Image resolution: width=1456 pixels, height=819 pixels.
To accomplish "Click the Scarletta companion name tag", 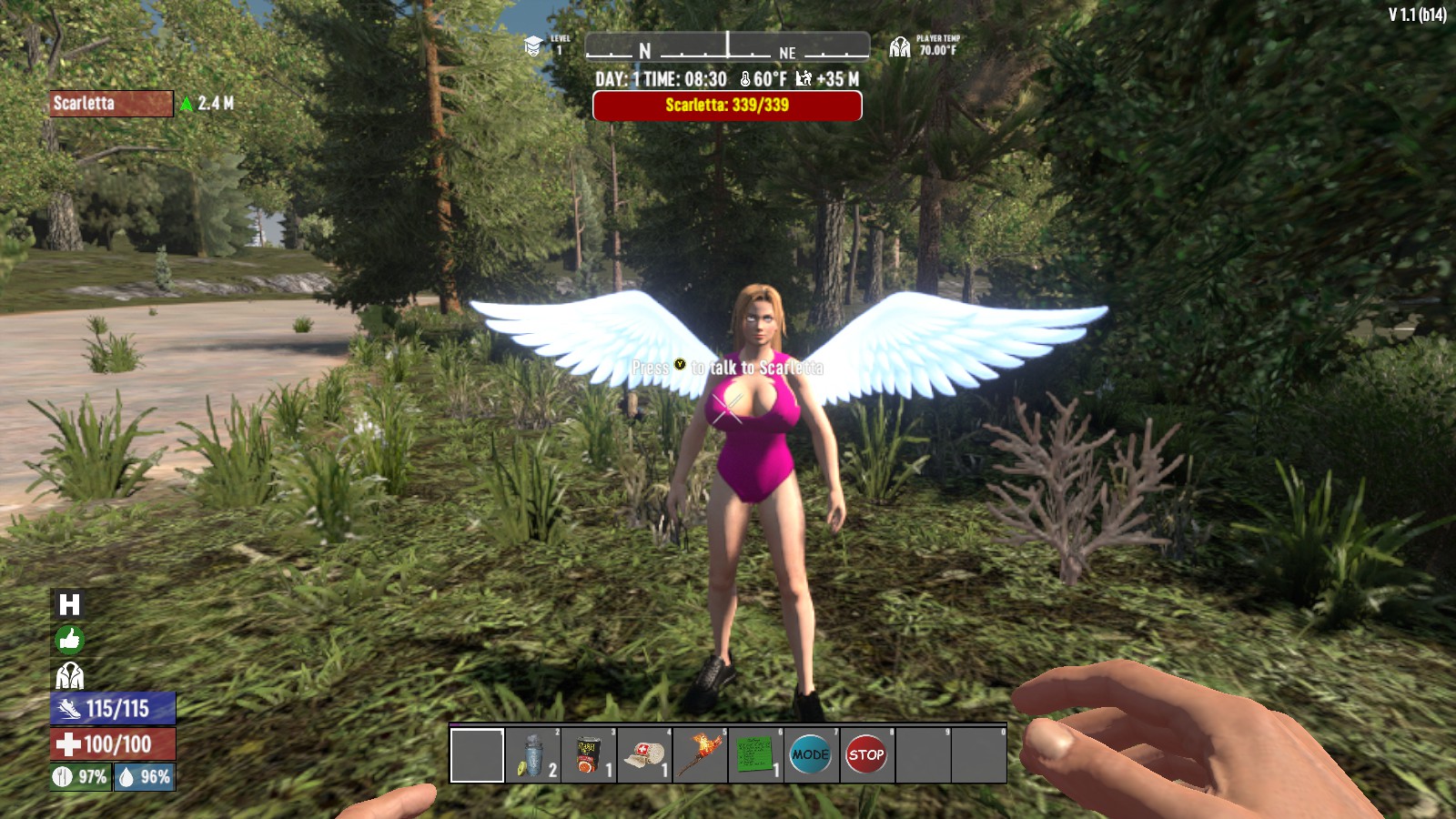I will coord(111,104).
